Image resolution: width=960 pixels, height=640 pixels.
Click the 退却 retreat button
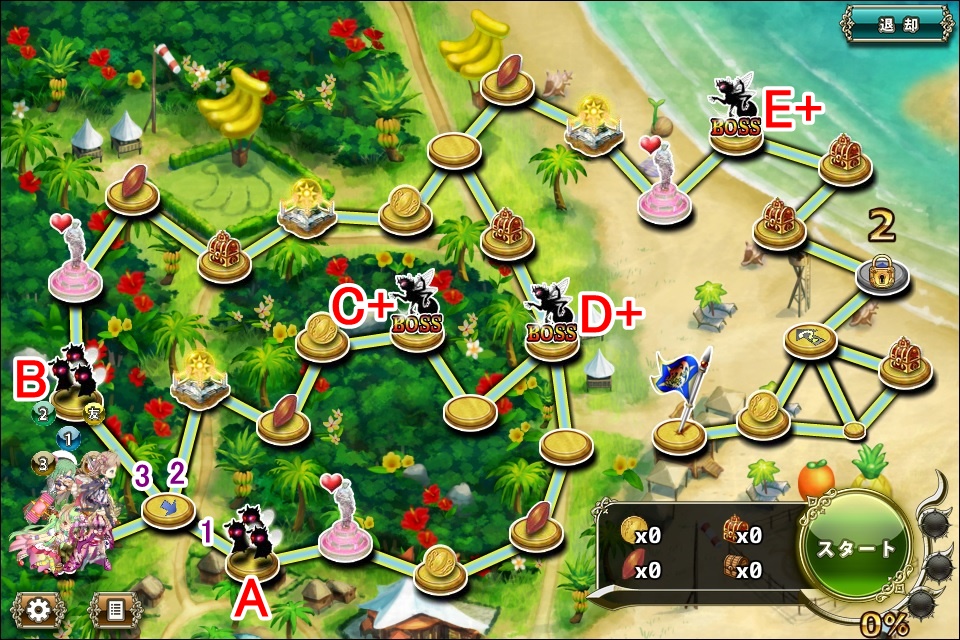point(896,24)
